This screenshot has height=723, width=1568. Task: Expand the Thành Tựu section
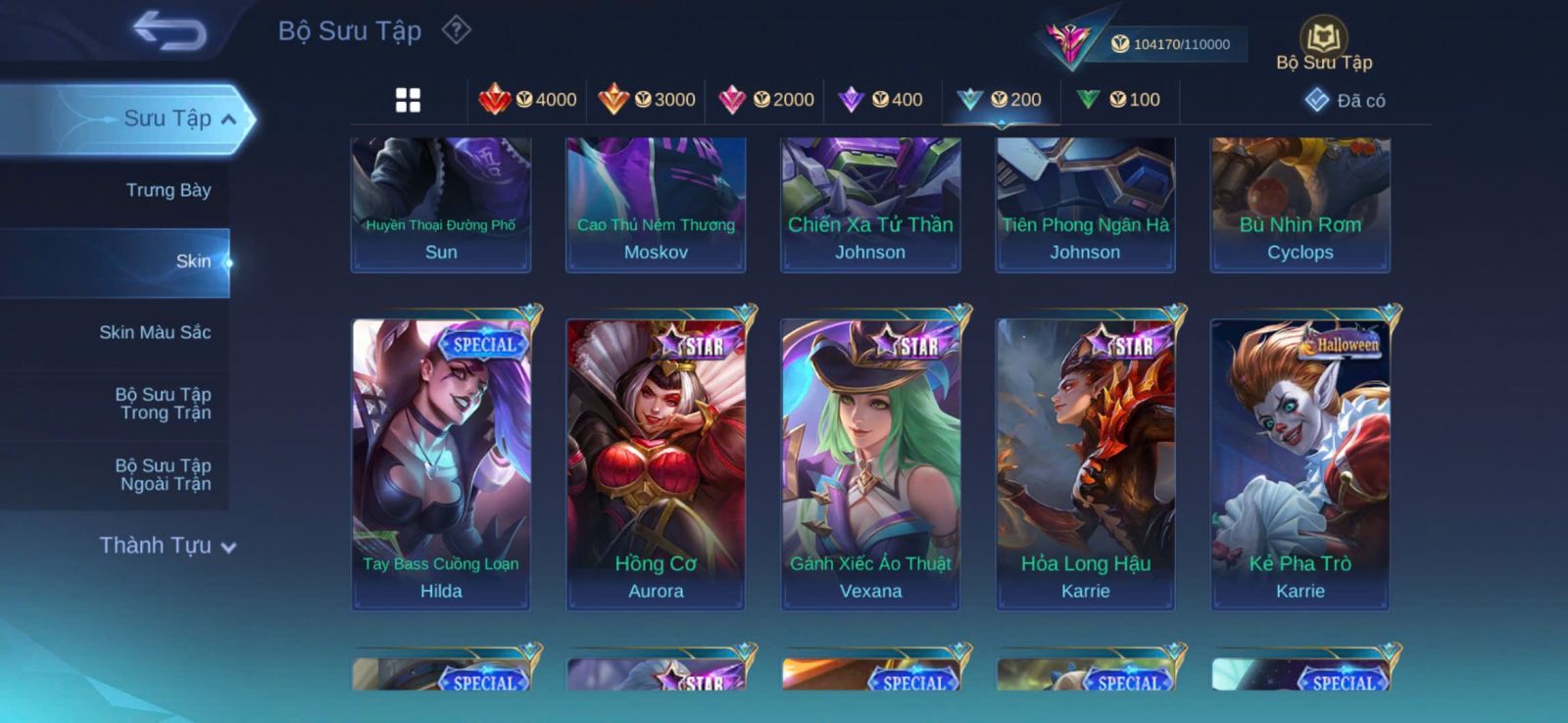(x=167, y=546)
